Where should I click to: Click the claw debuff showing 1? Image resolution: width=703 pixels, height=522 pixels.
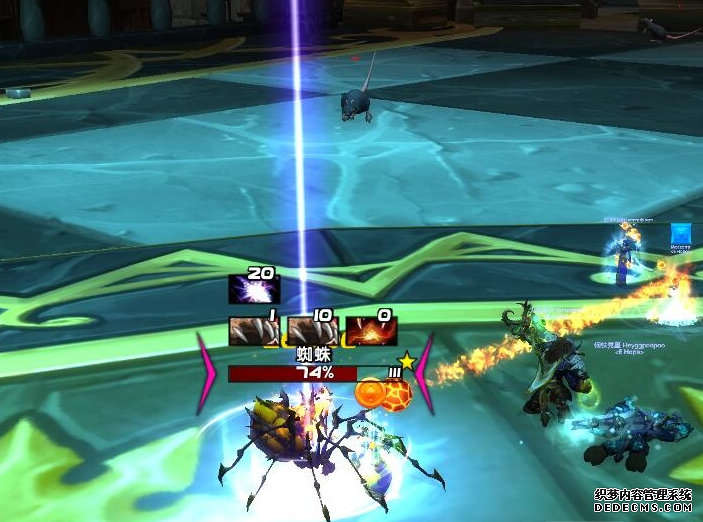pos(254,331)
